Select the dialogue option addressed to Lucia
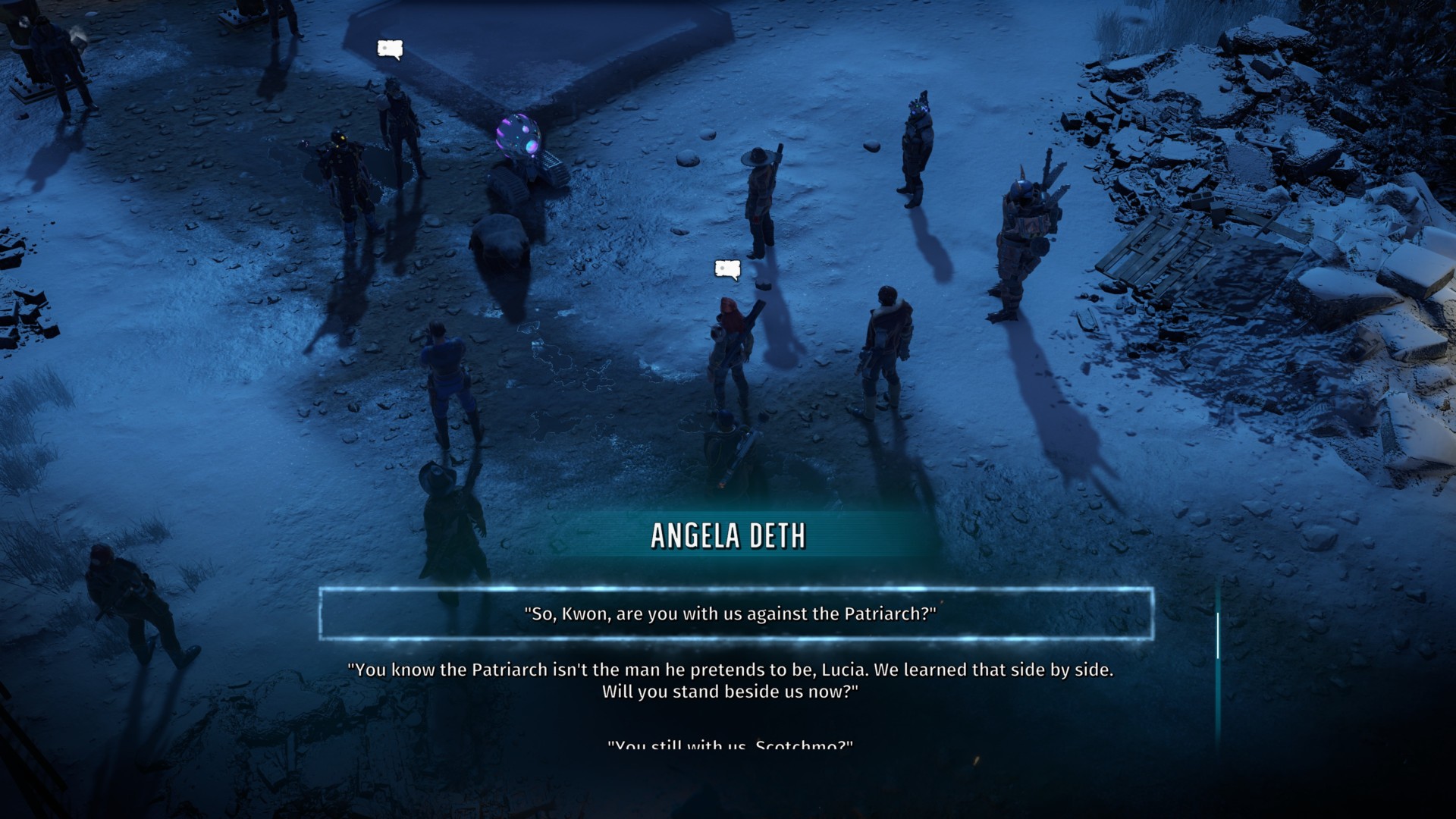This screenshot has height=819, width=1456. point(730,680)
